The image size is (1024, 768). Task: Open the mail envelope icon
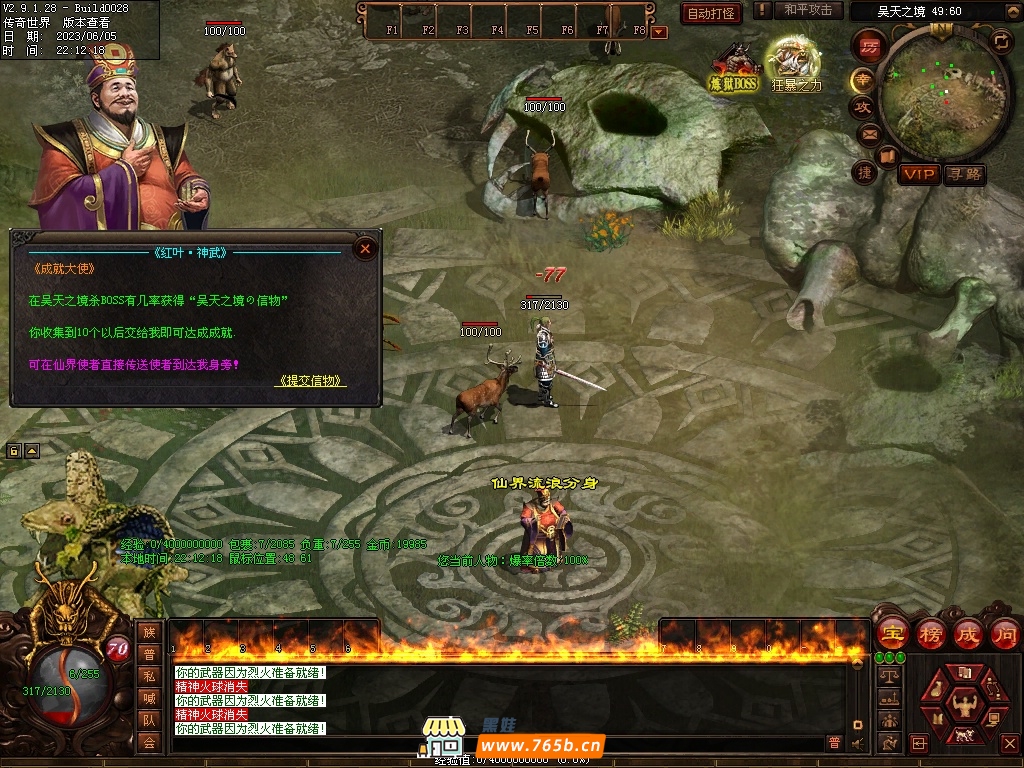pos(868,134)
